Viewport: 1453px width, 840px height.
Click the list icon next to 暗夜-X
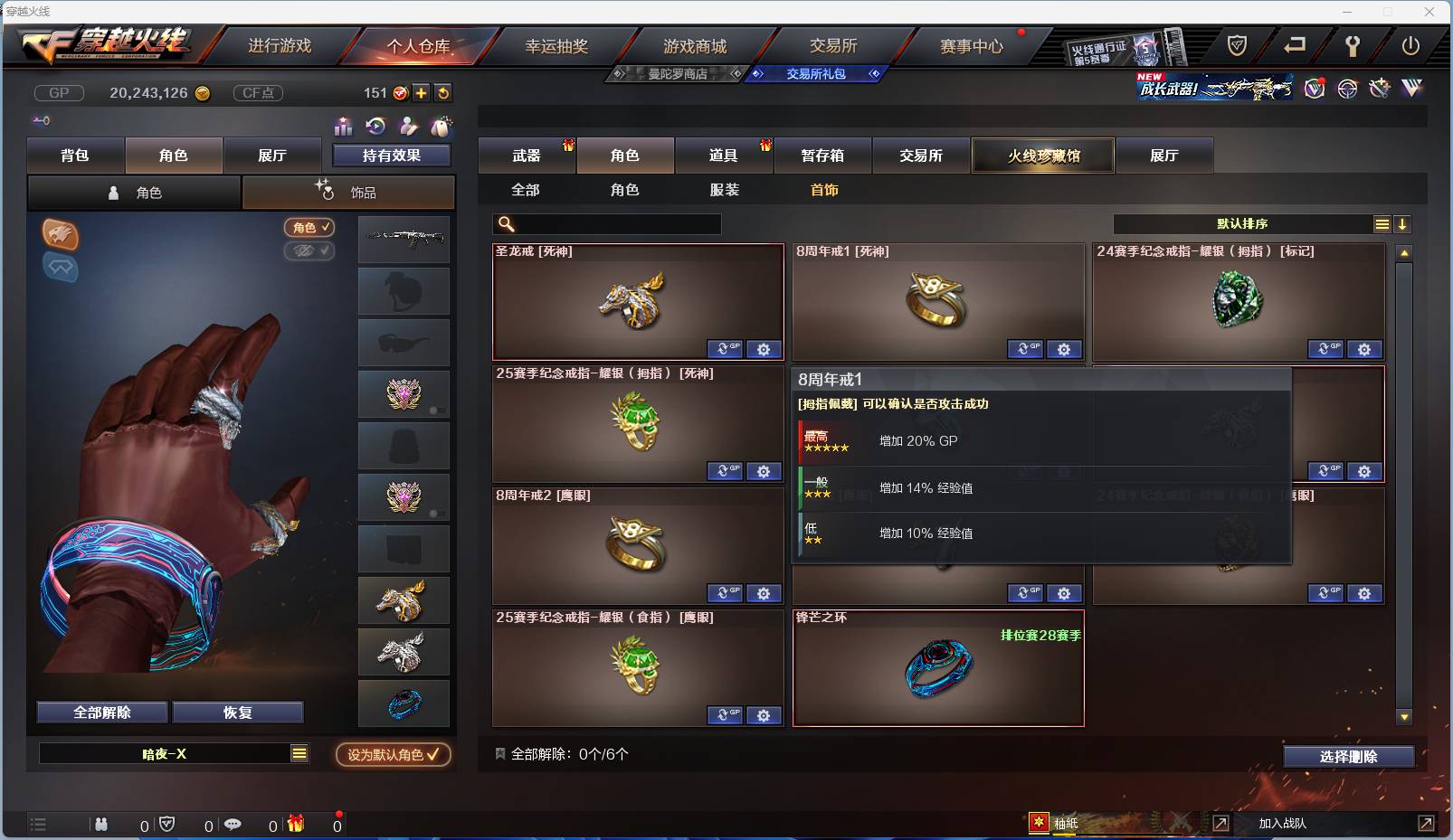click(299, 753)
